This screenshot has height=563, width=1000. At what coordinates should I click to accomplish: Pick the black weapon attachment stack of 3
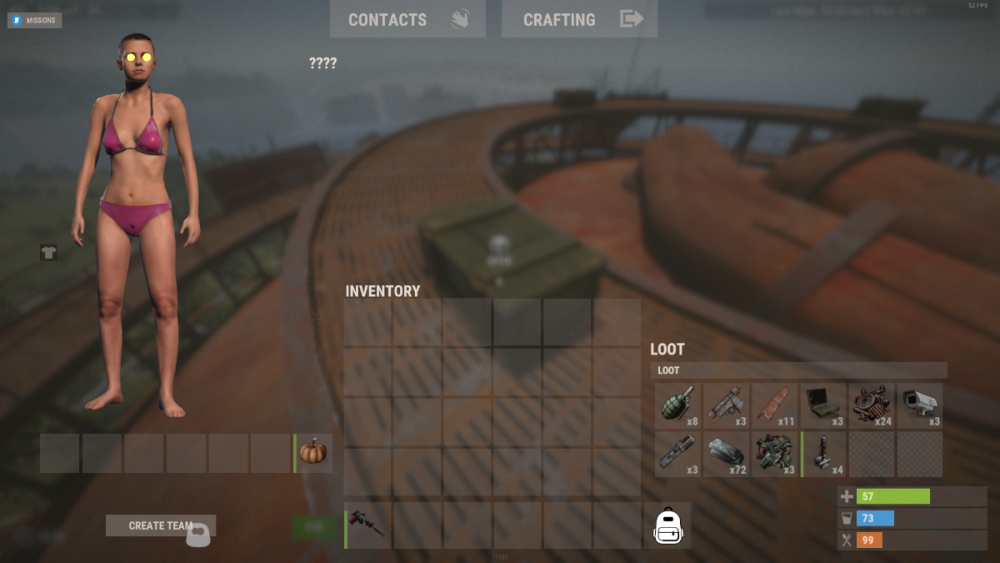(678, 454)
